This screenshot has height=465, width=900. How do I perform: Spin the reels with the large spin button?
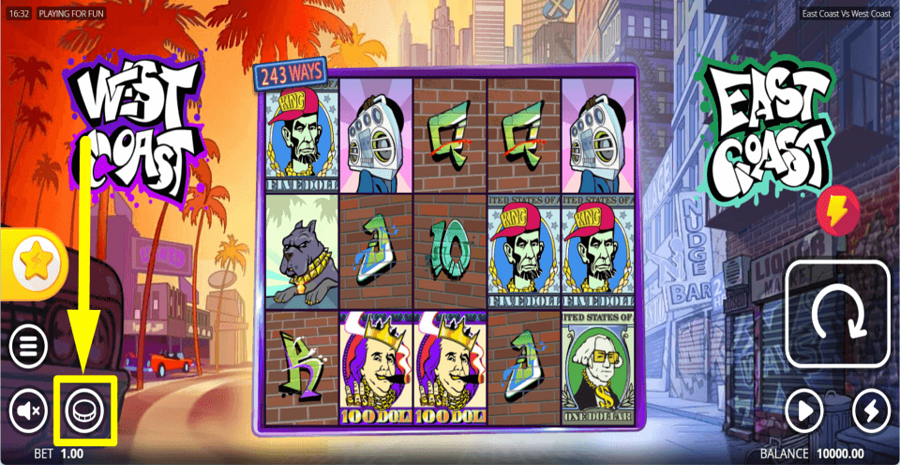838,315
